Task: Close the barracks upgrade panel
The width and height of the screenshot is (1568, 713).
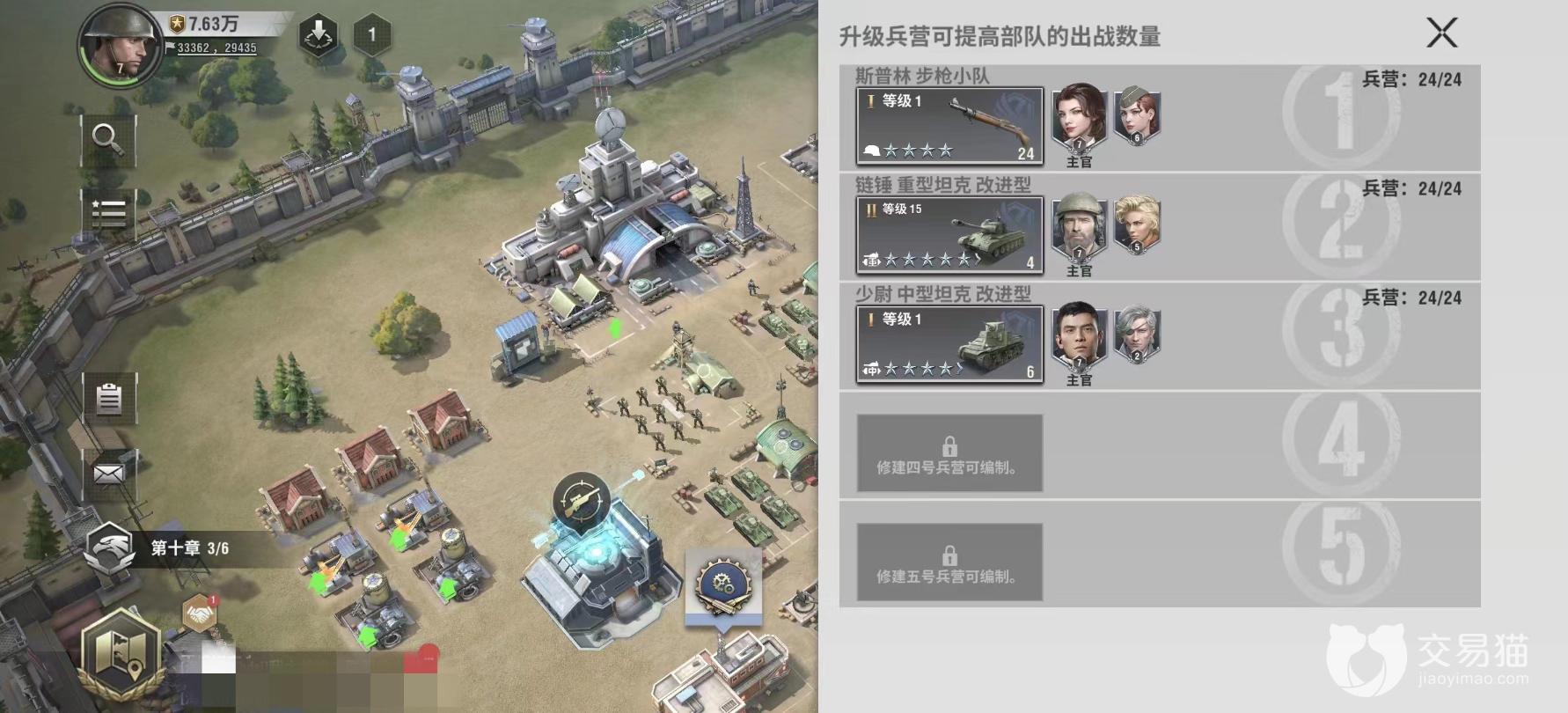Action: point(1442,33)
